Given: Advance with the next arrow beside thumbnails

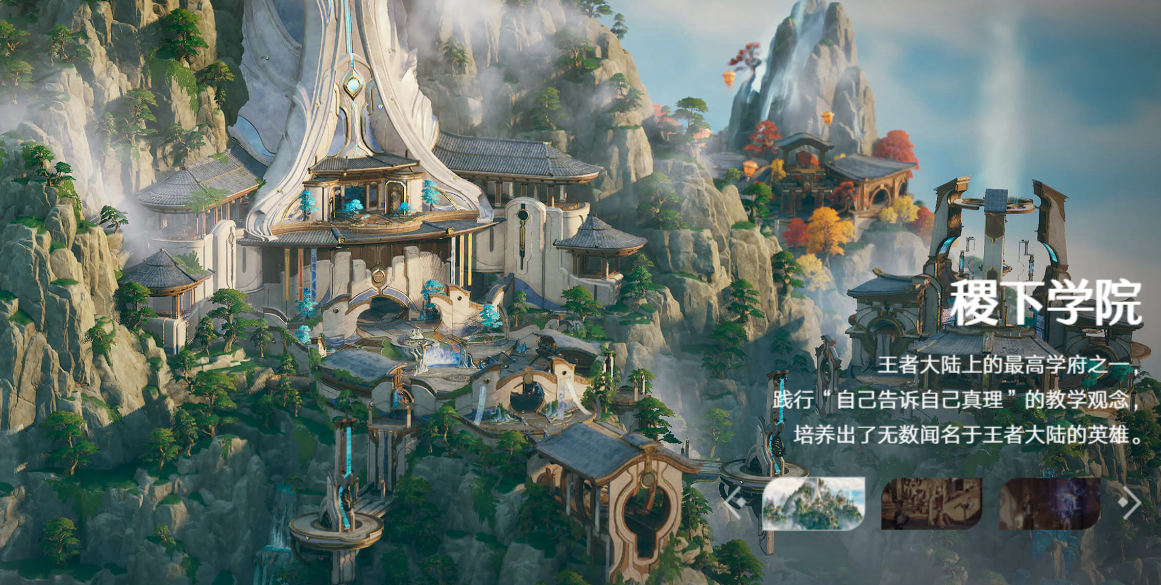Looking at the screenshot, I should click(x=1131, y=503).
